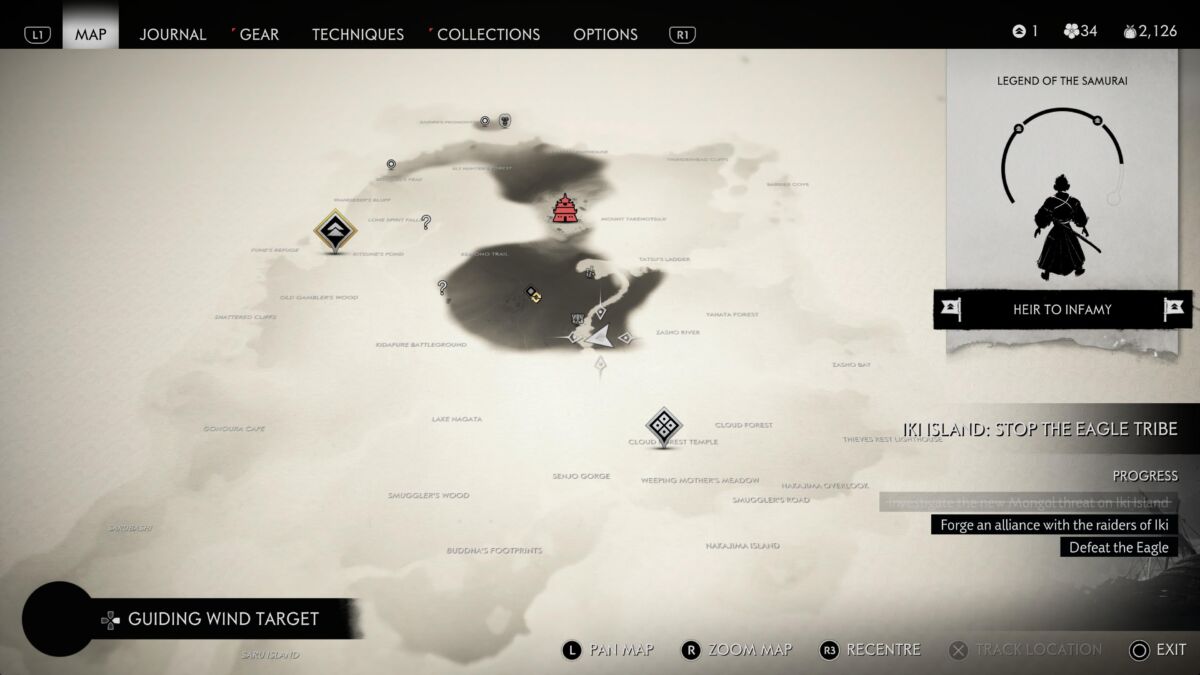Select the question mark above Kidafure Battleground
The image size is (1200, 675).
pyautogui.click(x=442, y=288)
